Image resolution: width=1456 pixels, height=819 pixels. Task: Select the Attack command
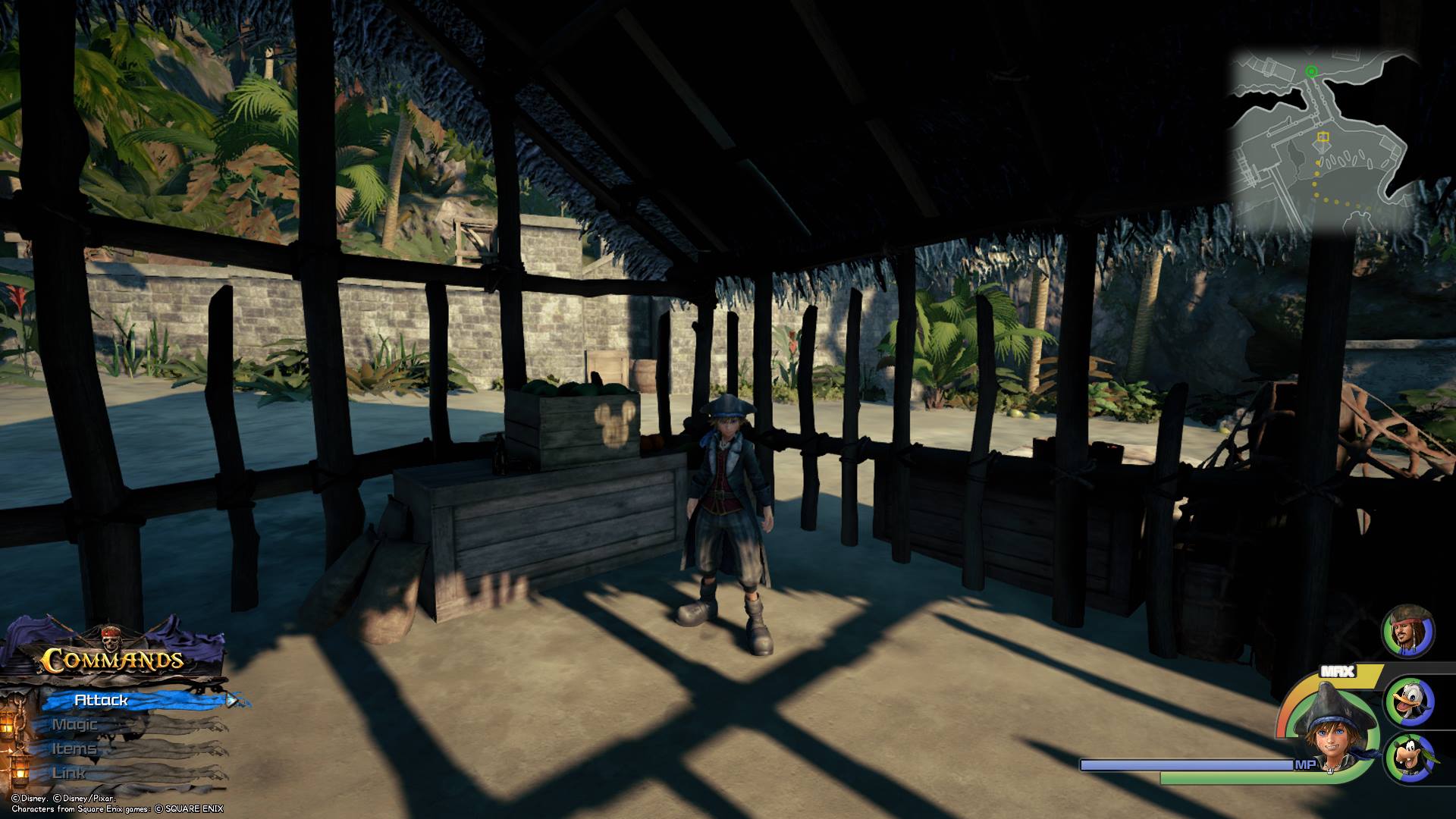[x=102, y=700]
